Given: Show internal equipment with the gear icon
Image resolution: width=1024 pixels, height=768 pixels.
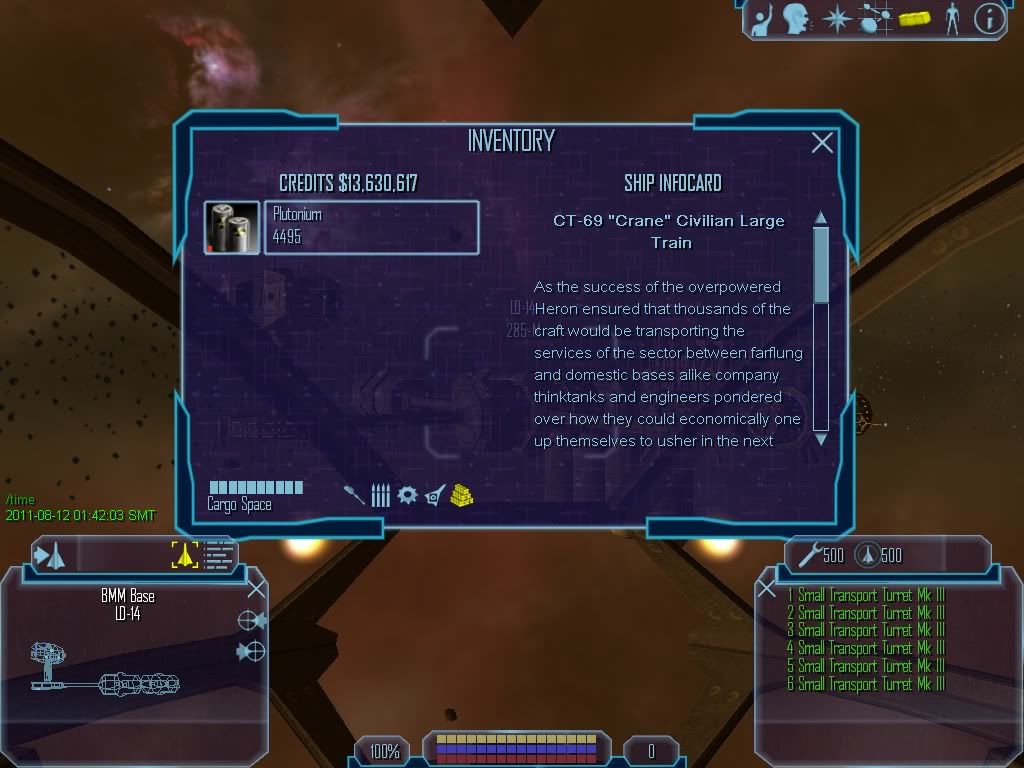Looking at the screenshot, I should point(407,495).
